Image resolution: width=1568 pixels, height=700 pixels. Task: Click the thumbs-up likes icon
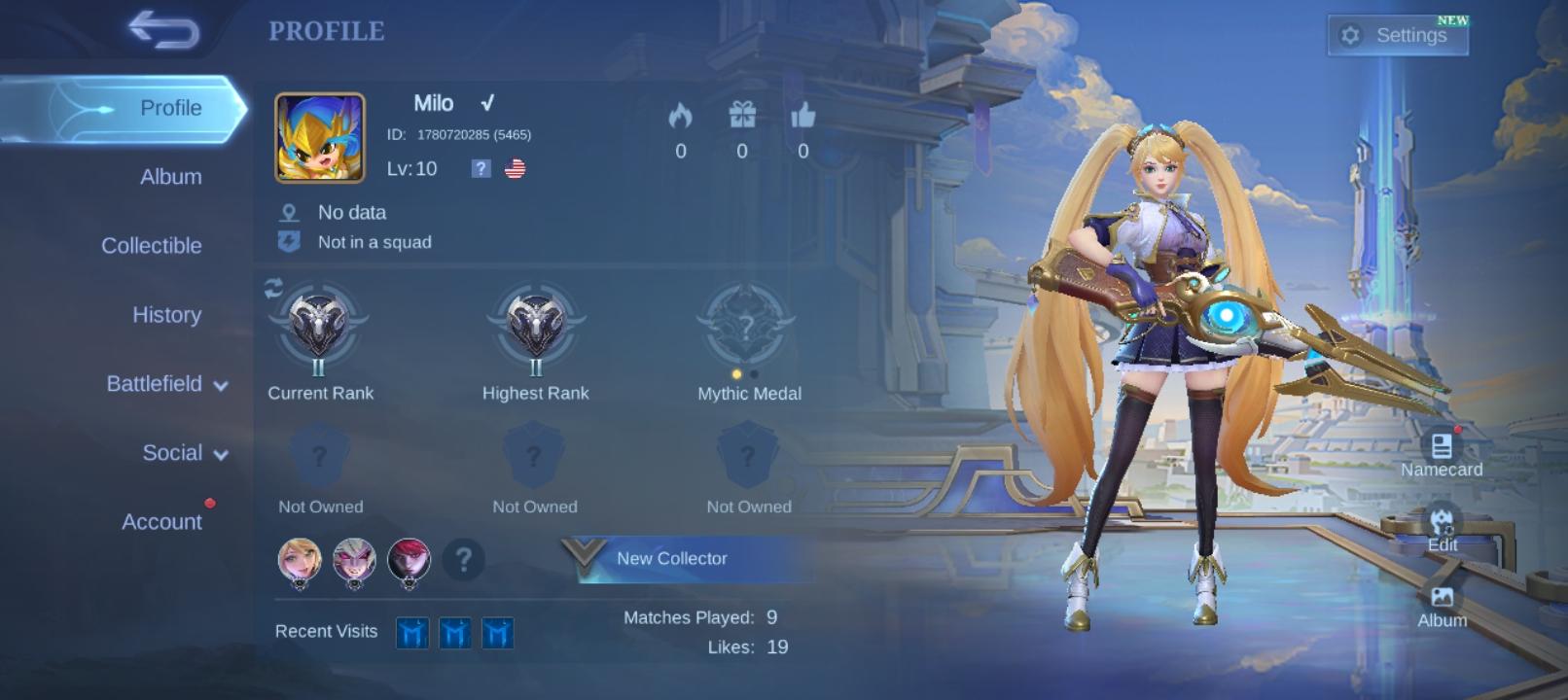[802, 117]
